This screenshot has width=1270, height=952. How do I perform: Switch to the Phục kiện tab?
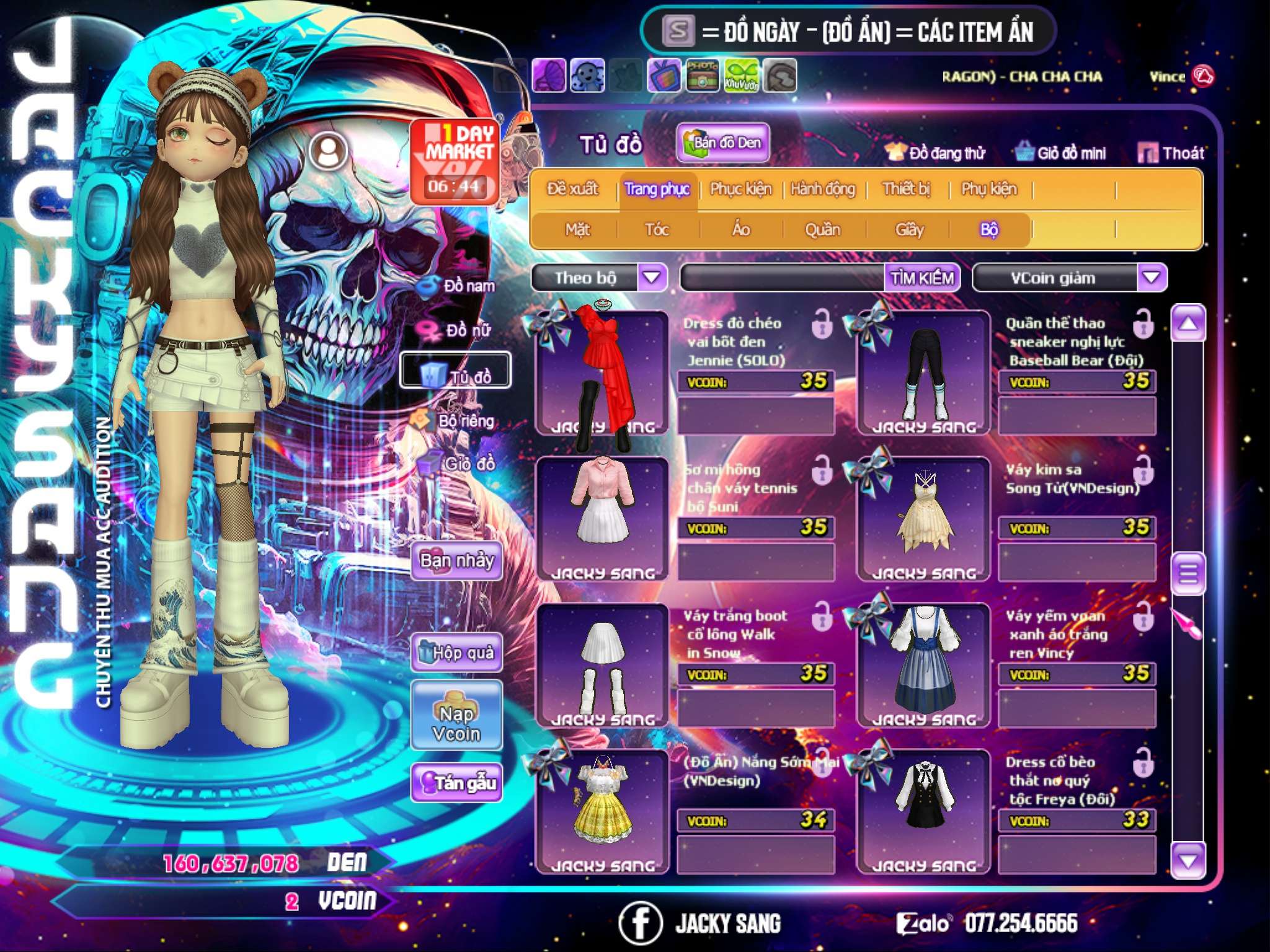pyautogui.click(x=741, y=189)
